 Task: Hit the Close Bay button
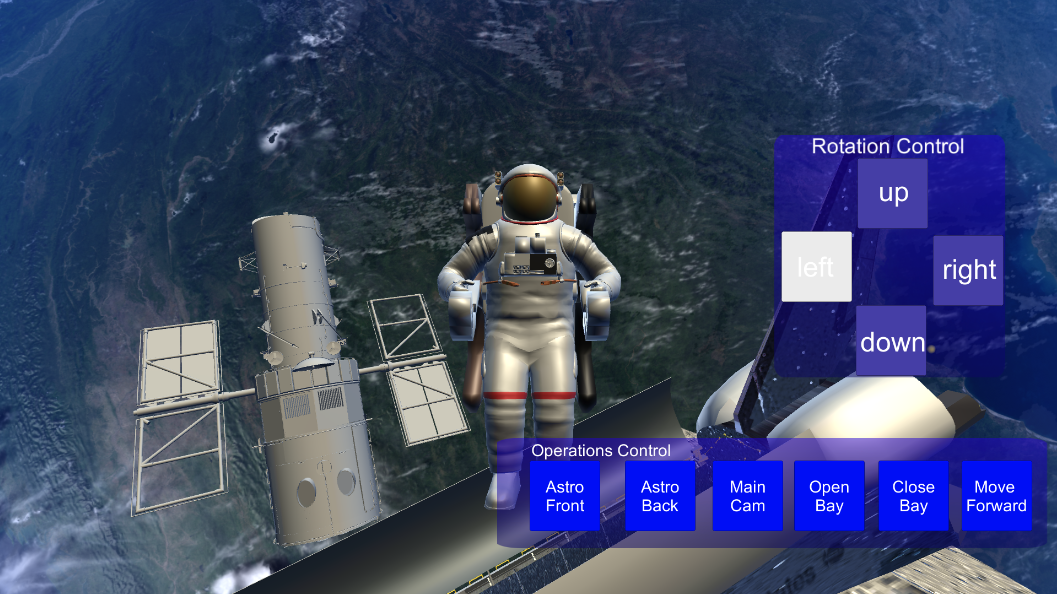click(913, 496)
